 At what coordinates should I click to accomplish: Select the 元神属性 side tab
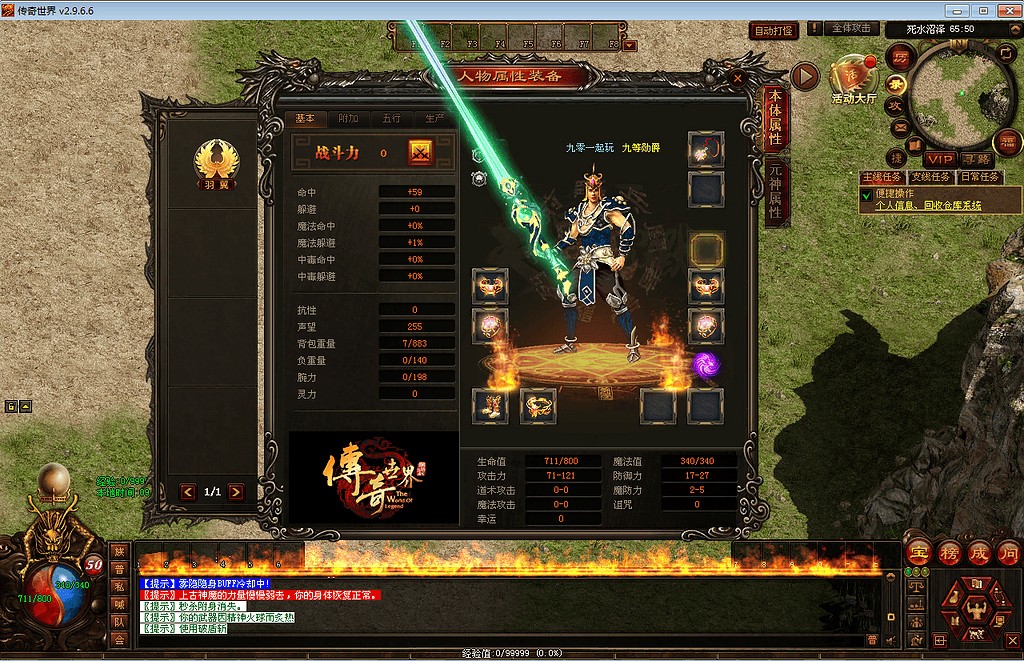click(774, 192)
